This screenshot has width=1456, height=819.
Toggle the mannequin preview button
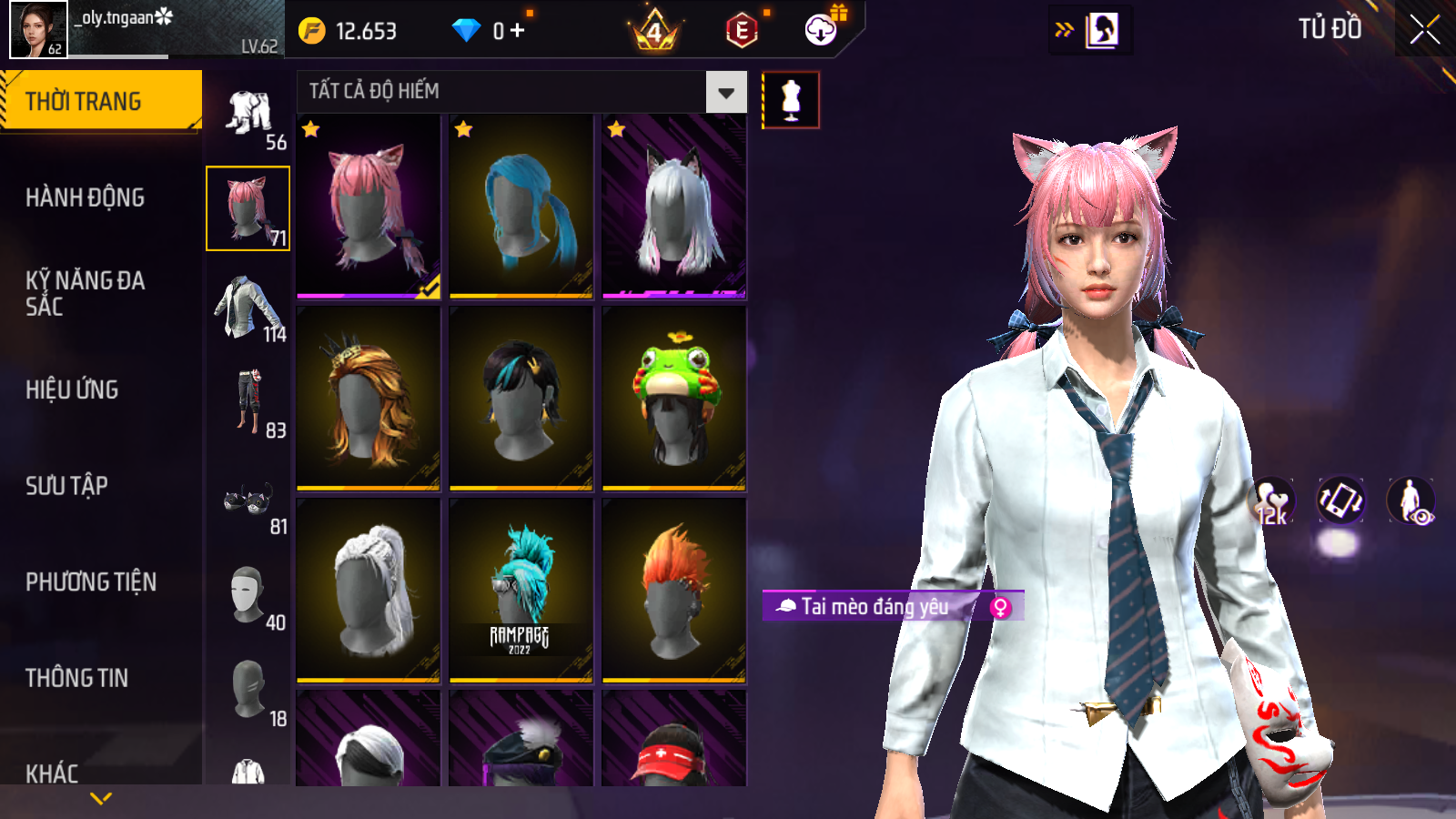pos(791,100)
